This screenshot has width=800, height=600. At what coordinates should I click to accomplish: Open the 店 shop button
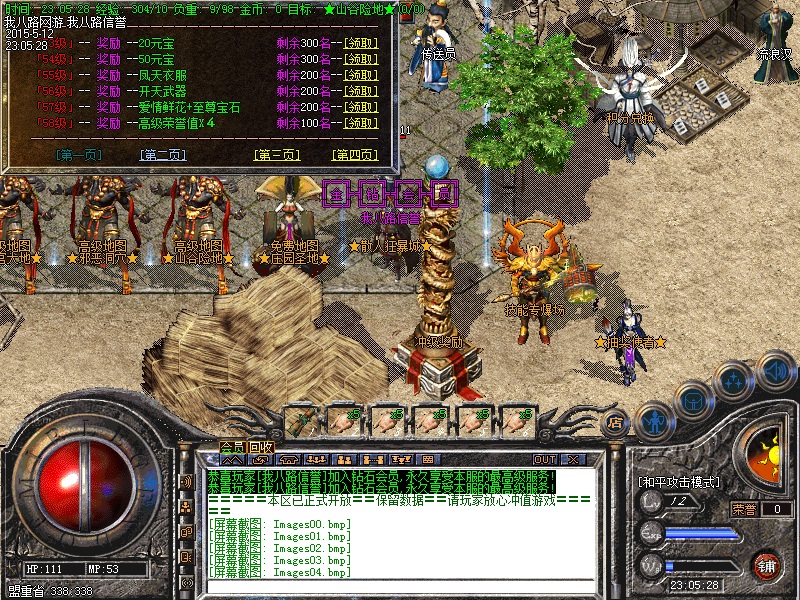[616, 423]
